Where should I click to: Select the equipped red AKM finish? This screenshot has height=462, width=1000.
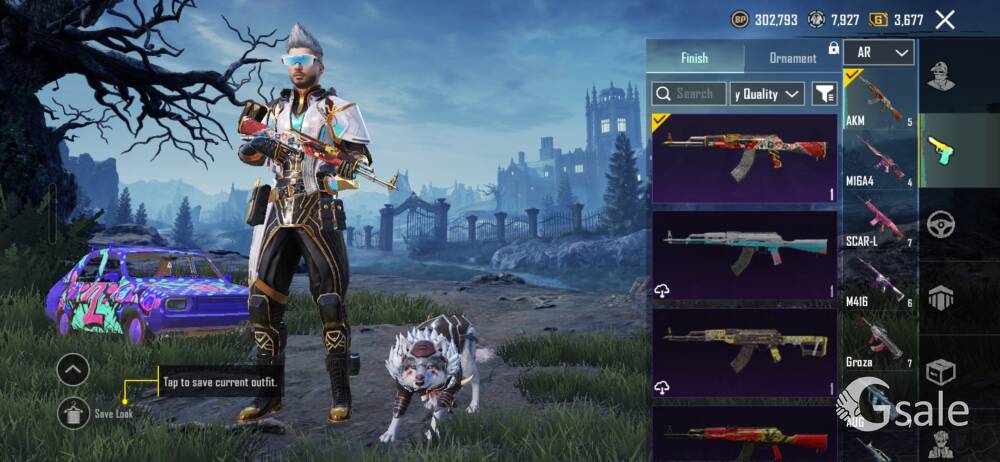[x=744, y=158]
